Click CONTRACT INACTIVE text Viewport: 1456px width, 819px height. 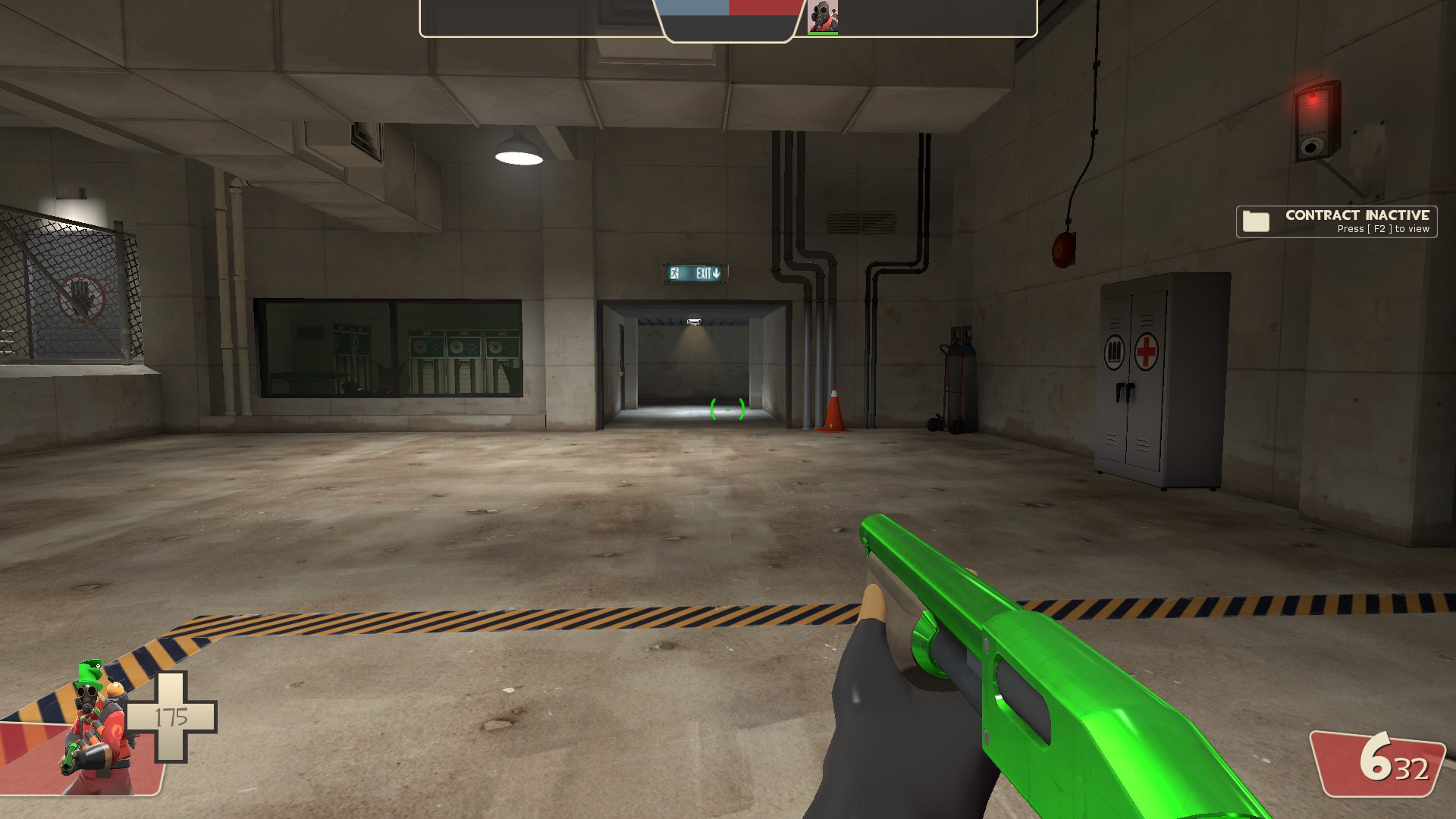[1357, 215]
